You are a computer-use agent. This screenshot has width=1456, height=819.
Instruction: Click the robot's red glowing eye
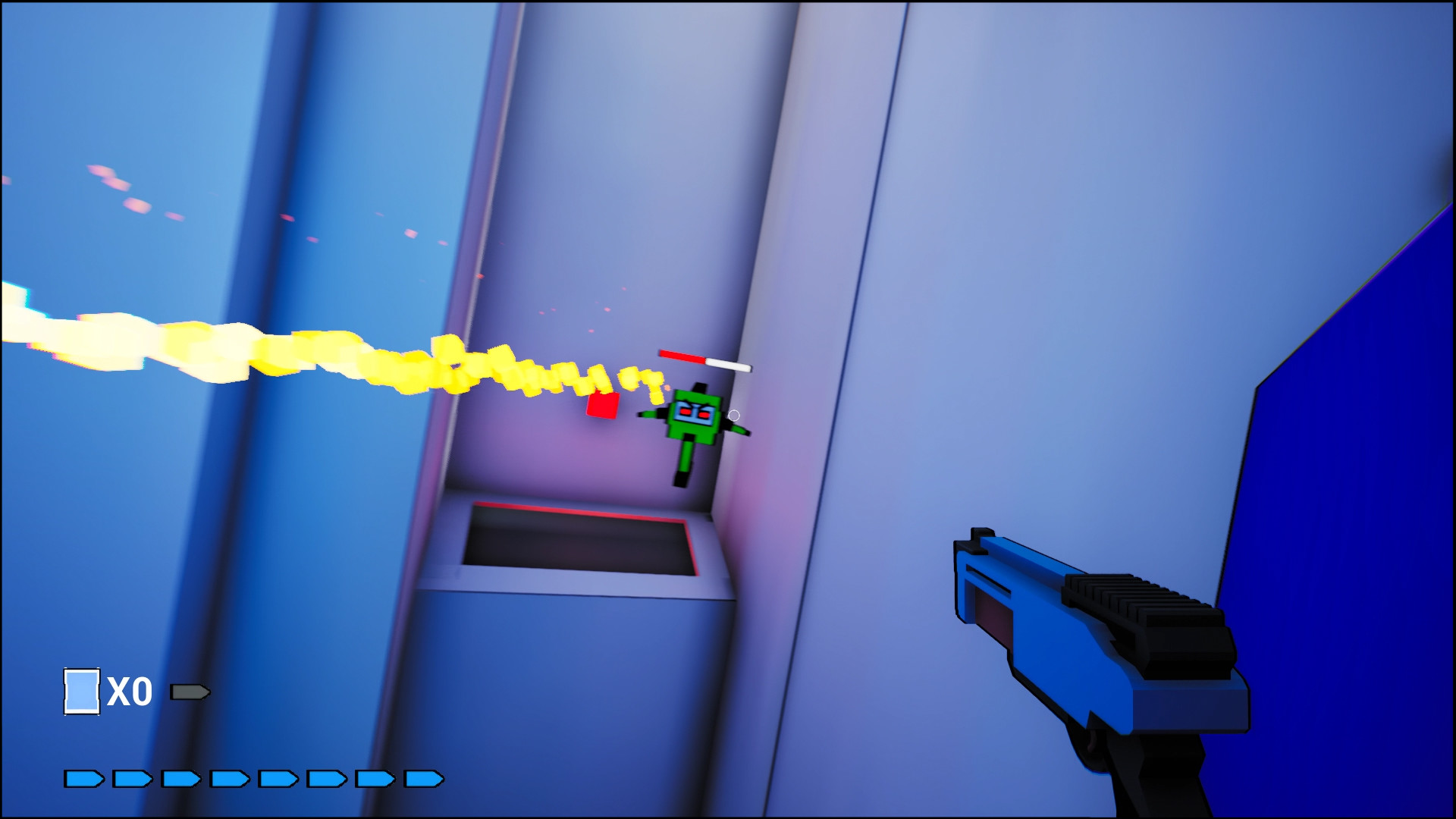click(685, 412)
